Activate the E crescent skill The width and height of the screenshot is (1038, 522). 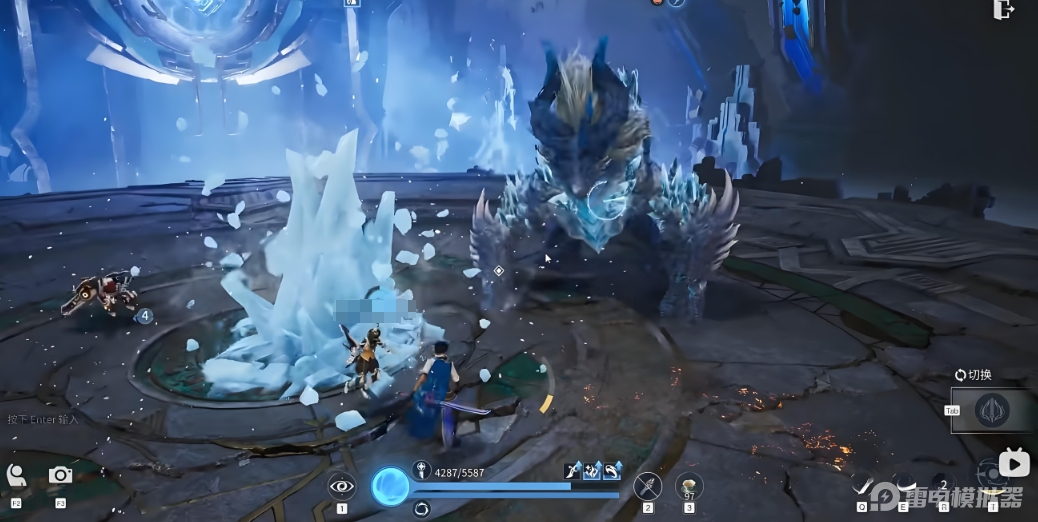point(903,484)
